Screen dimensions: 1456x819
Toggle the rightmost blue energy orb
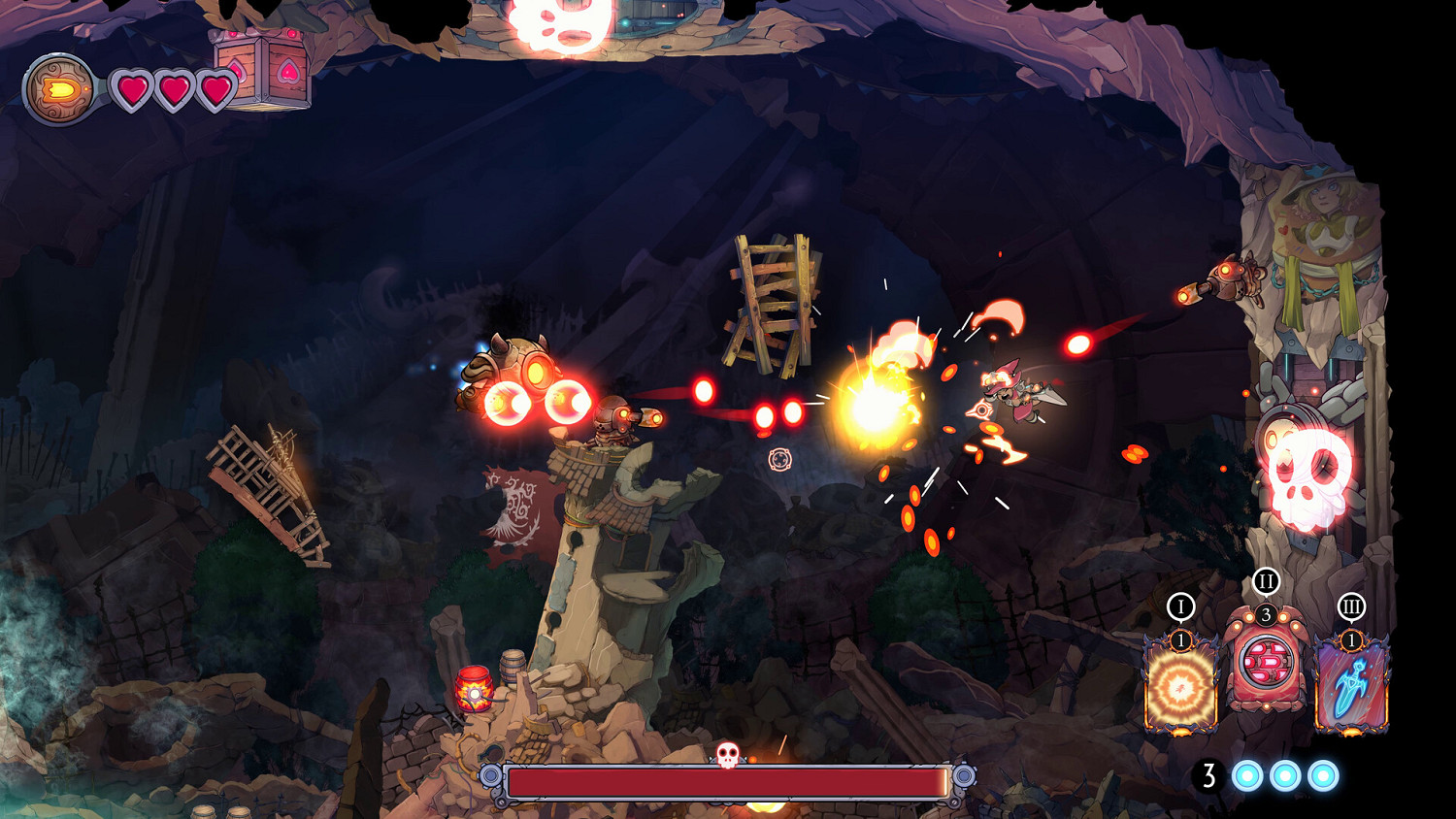1323,776
